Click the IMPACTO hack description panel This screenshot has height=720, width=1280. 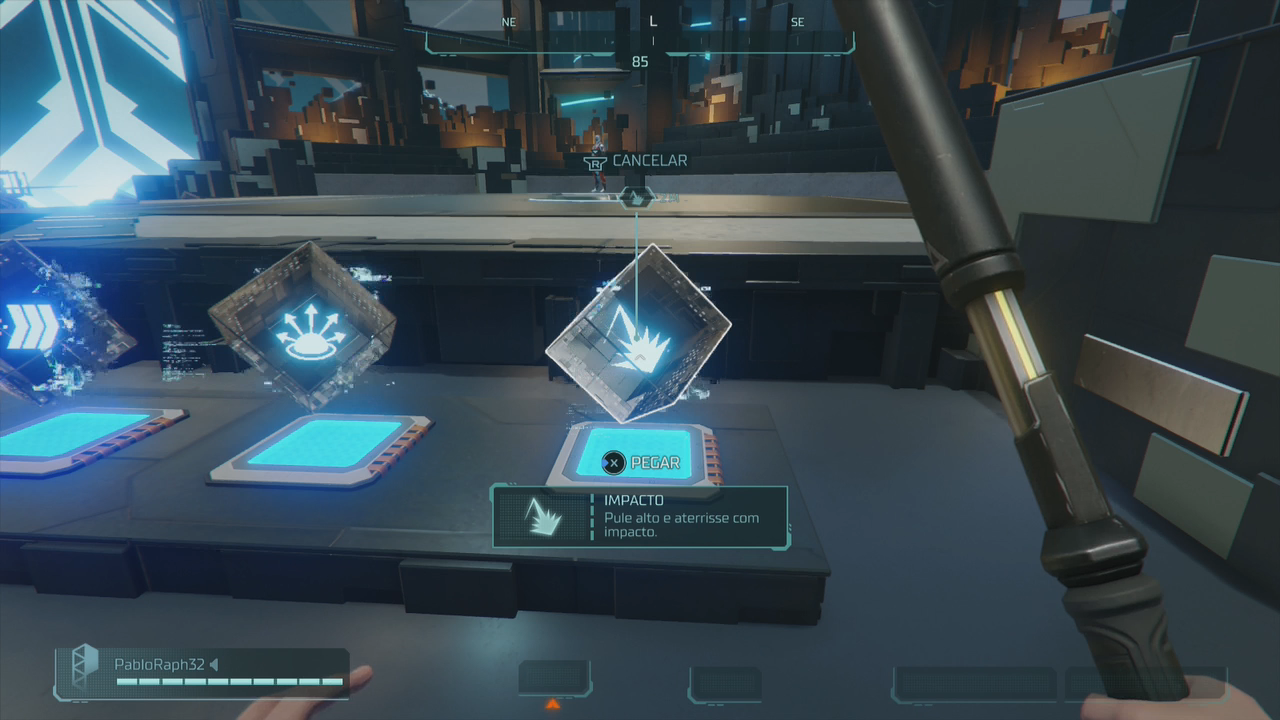click(640, 516)
